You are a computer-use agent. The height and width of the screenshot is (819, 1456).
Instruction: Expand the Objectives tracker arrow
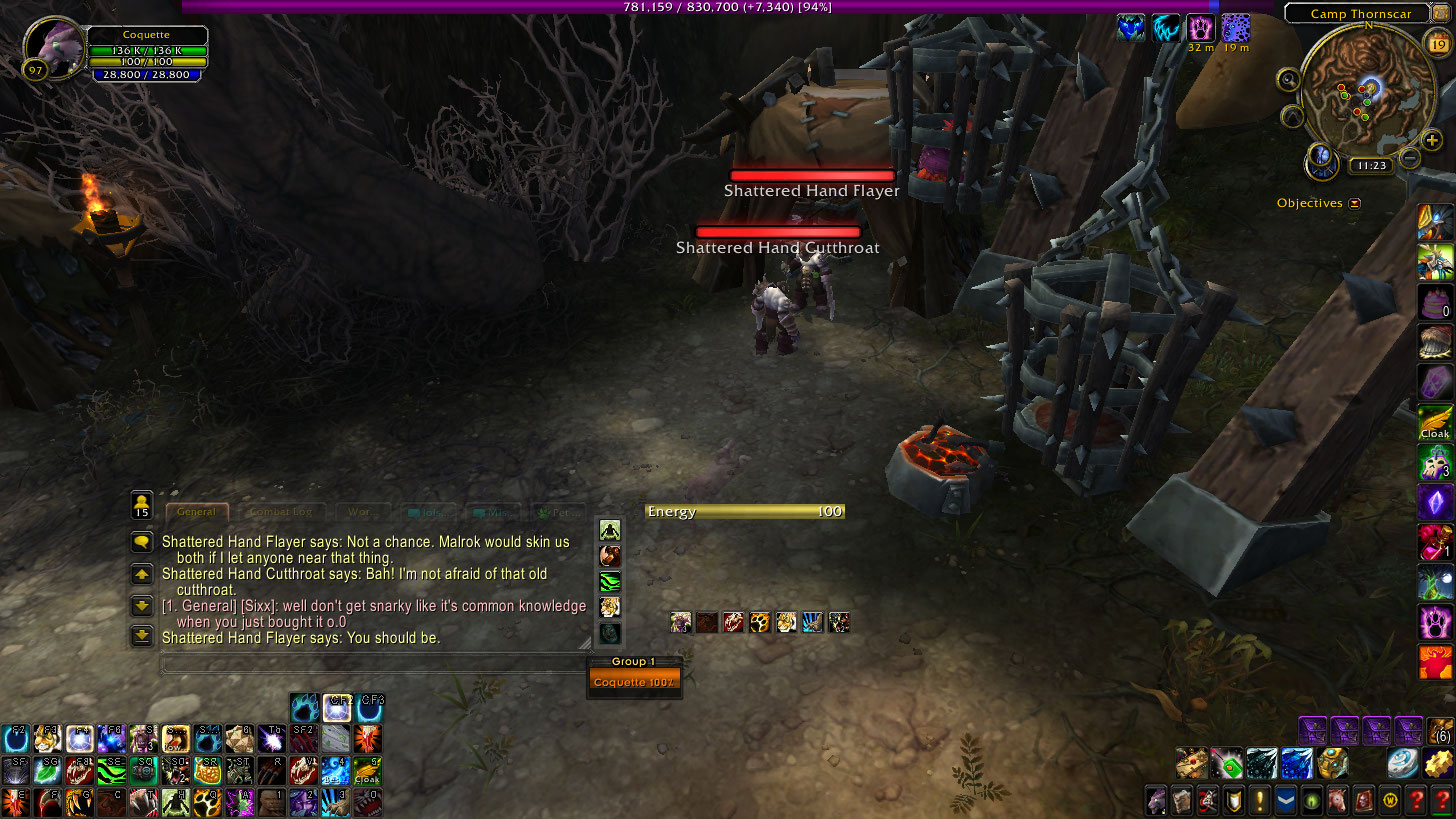1355,203
